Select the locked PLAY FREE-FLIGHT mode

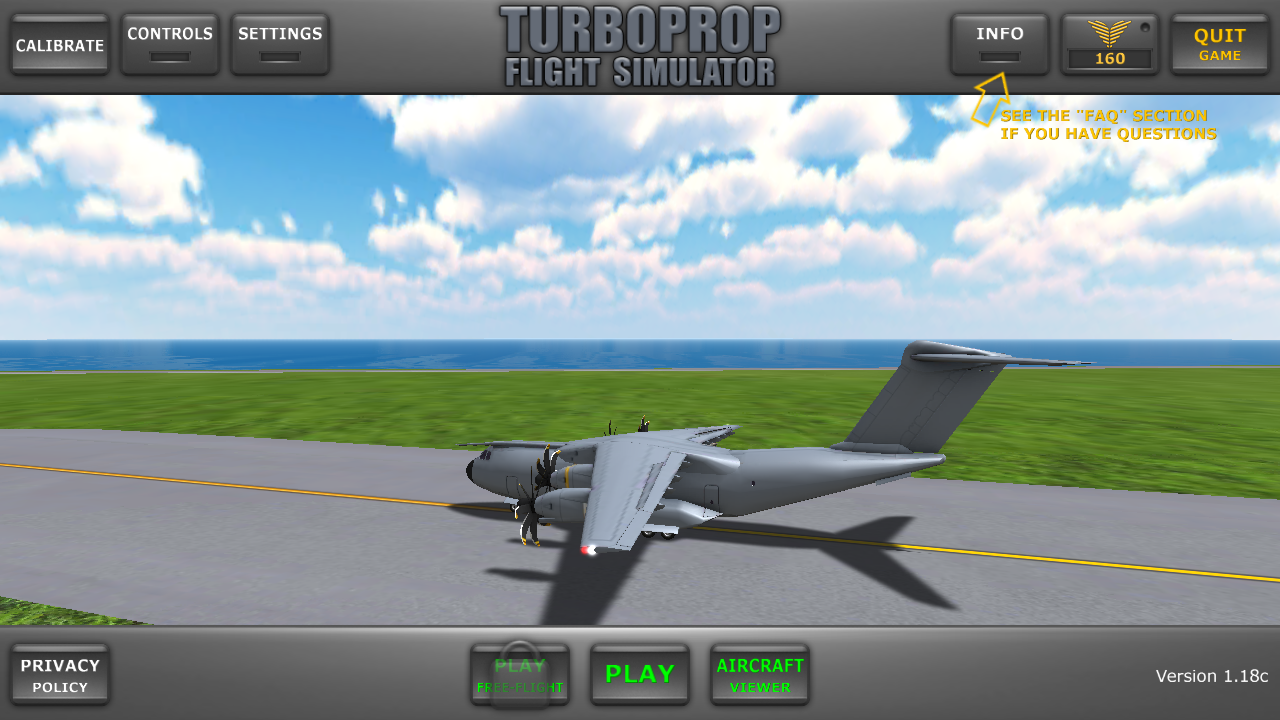(x=520, y=674)
